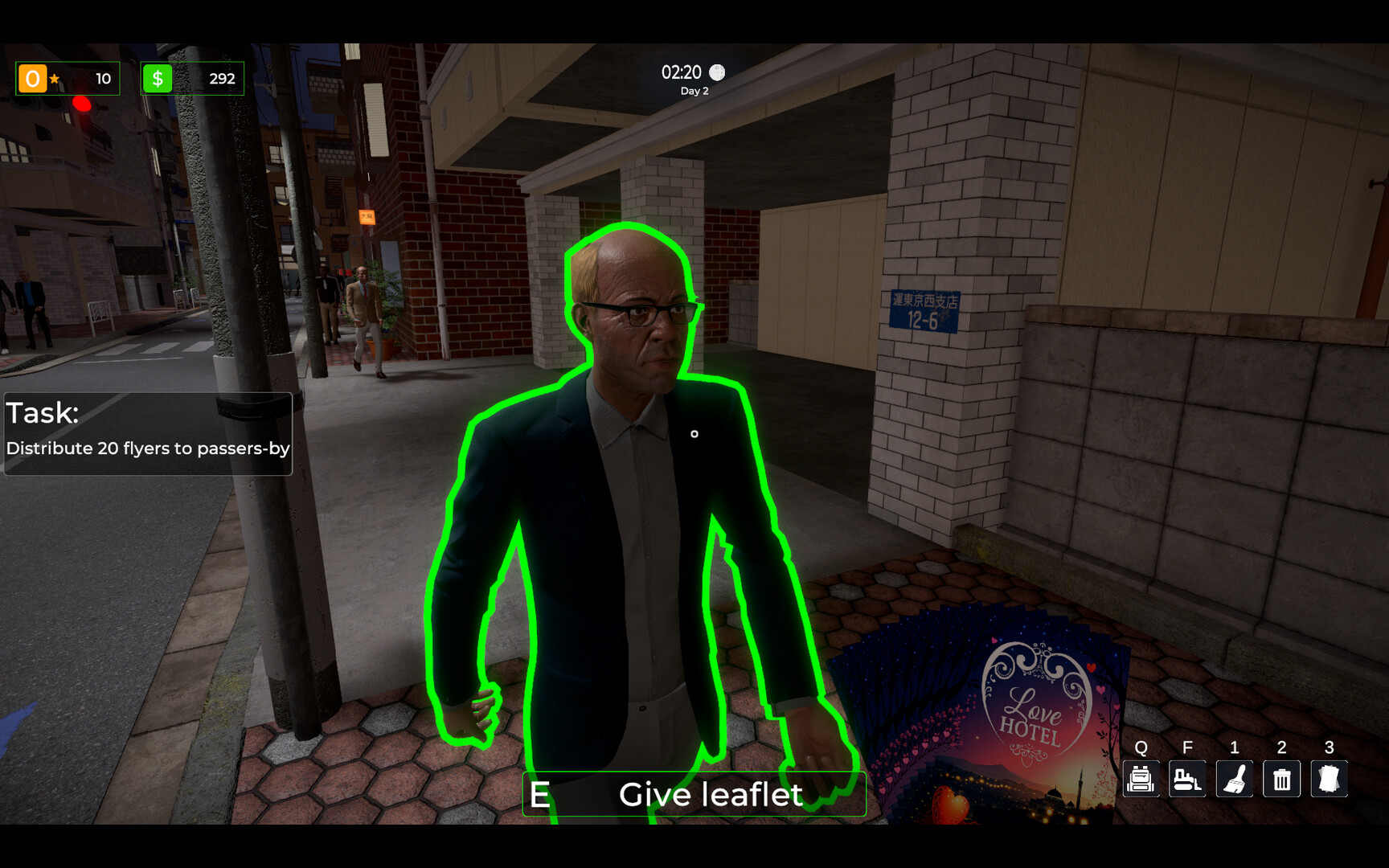Viewport: 1389px width, 868px height.
Task: Select the Day 2 label under clock
Action: 693,91
